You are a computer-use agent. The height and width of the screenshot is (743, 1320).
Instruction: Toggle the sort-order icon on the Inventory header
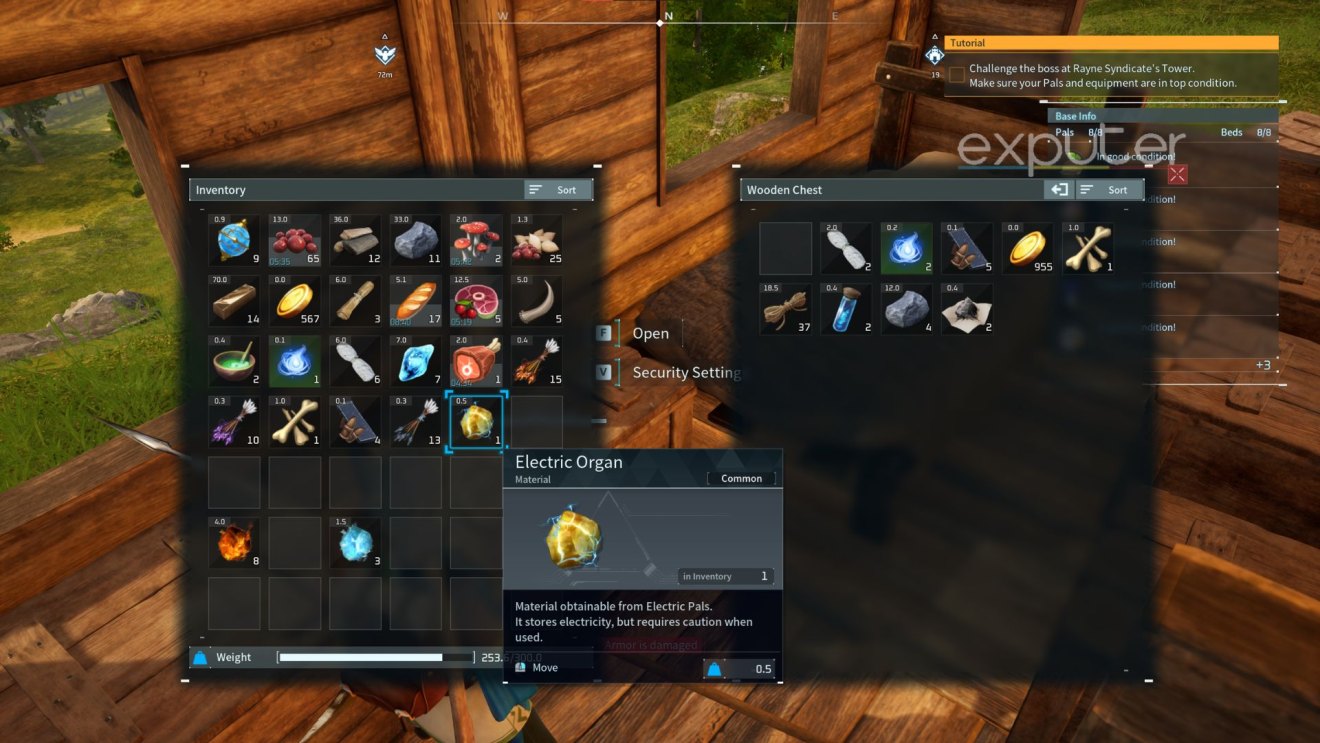(x=537, y=189)
